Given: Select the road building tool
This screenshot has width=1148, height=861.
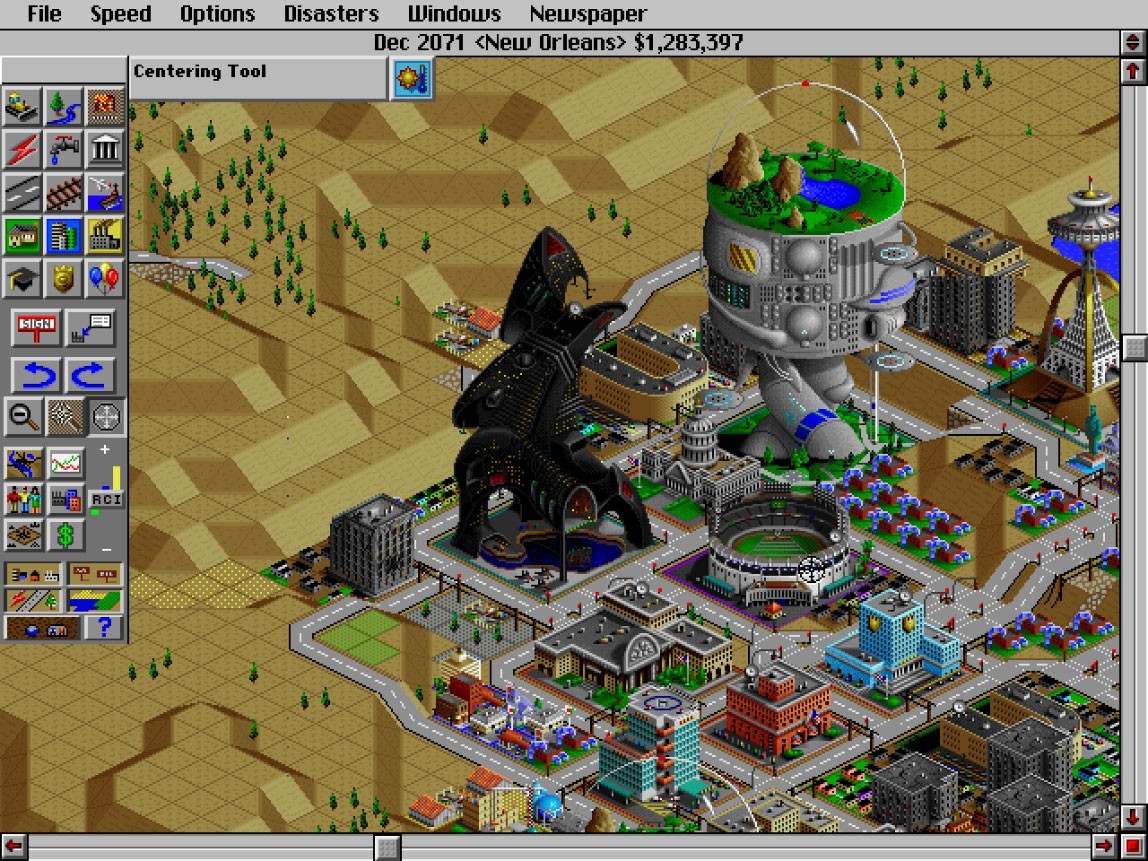Looking at the screenshot, I should point(23,192).
